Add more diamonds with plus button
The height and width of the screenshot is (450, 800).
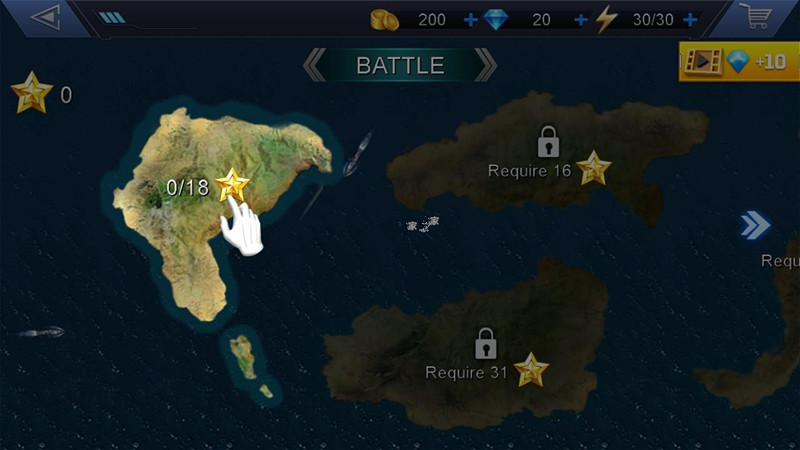coord(581,19)
